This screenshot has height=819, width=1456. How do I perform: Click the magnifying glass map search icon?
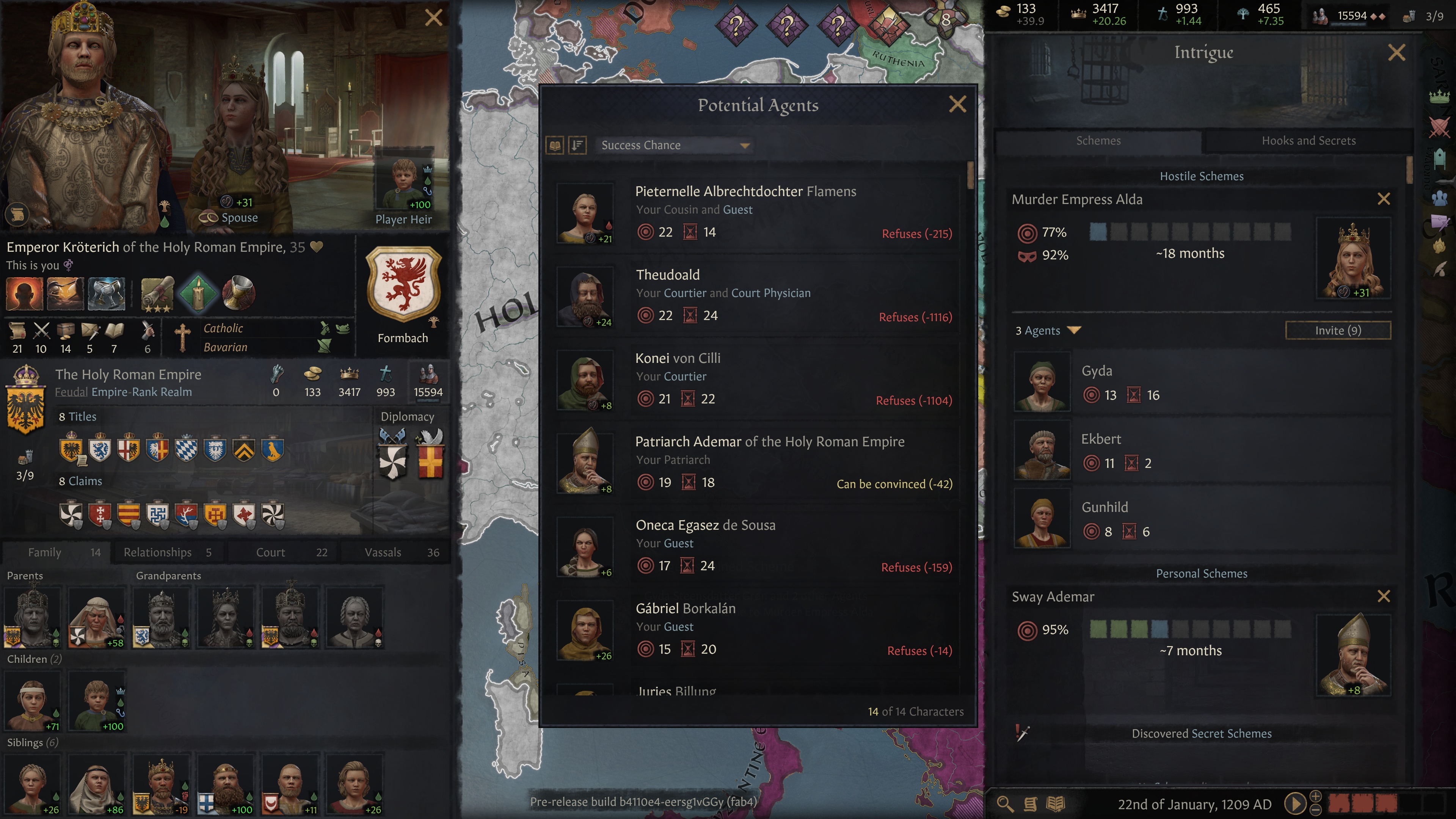1006,804
